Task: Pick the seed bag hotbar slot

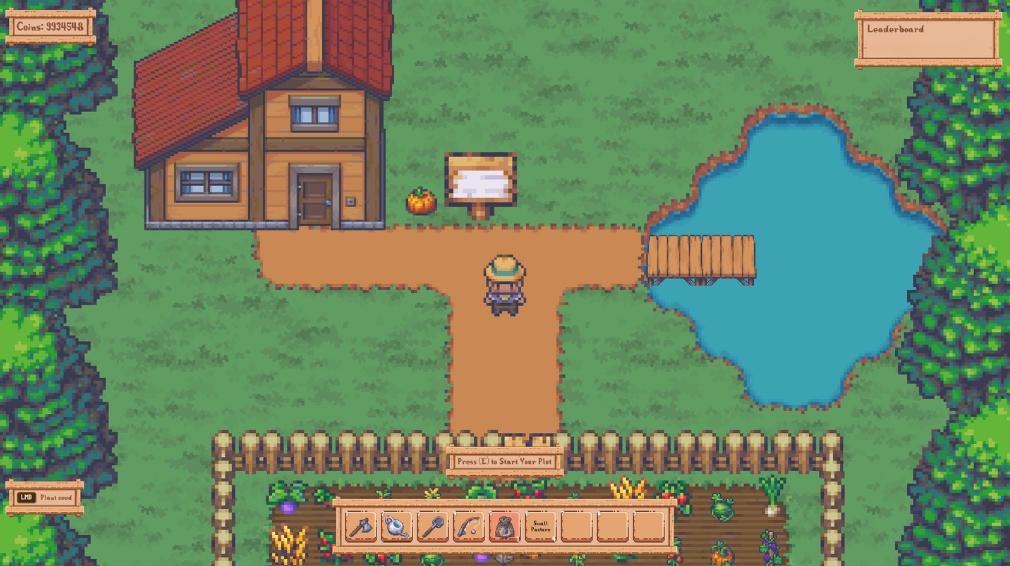Action: (505, 526)
